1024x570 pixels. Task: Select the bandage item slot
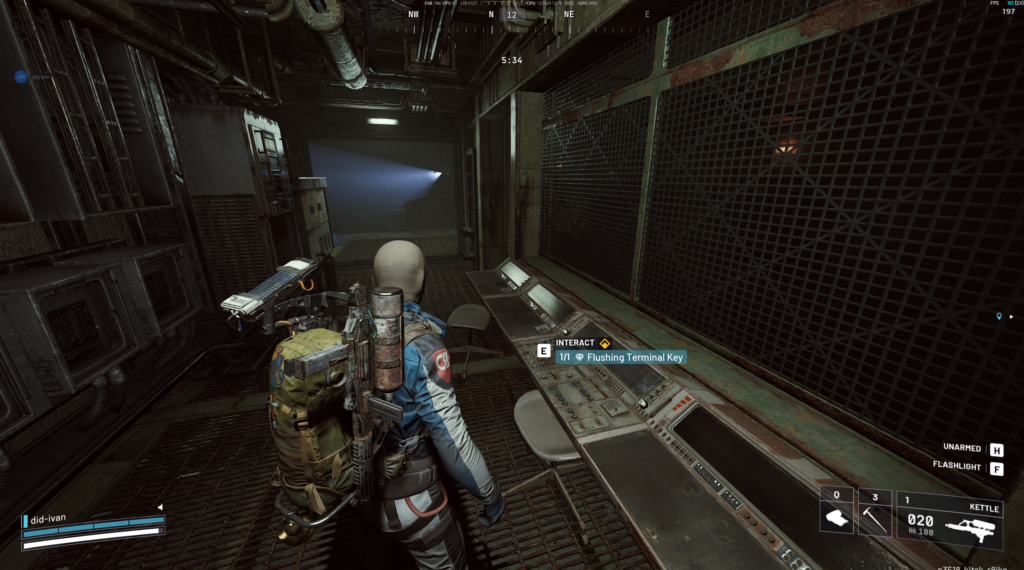click(x=836, y=513)
